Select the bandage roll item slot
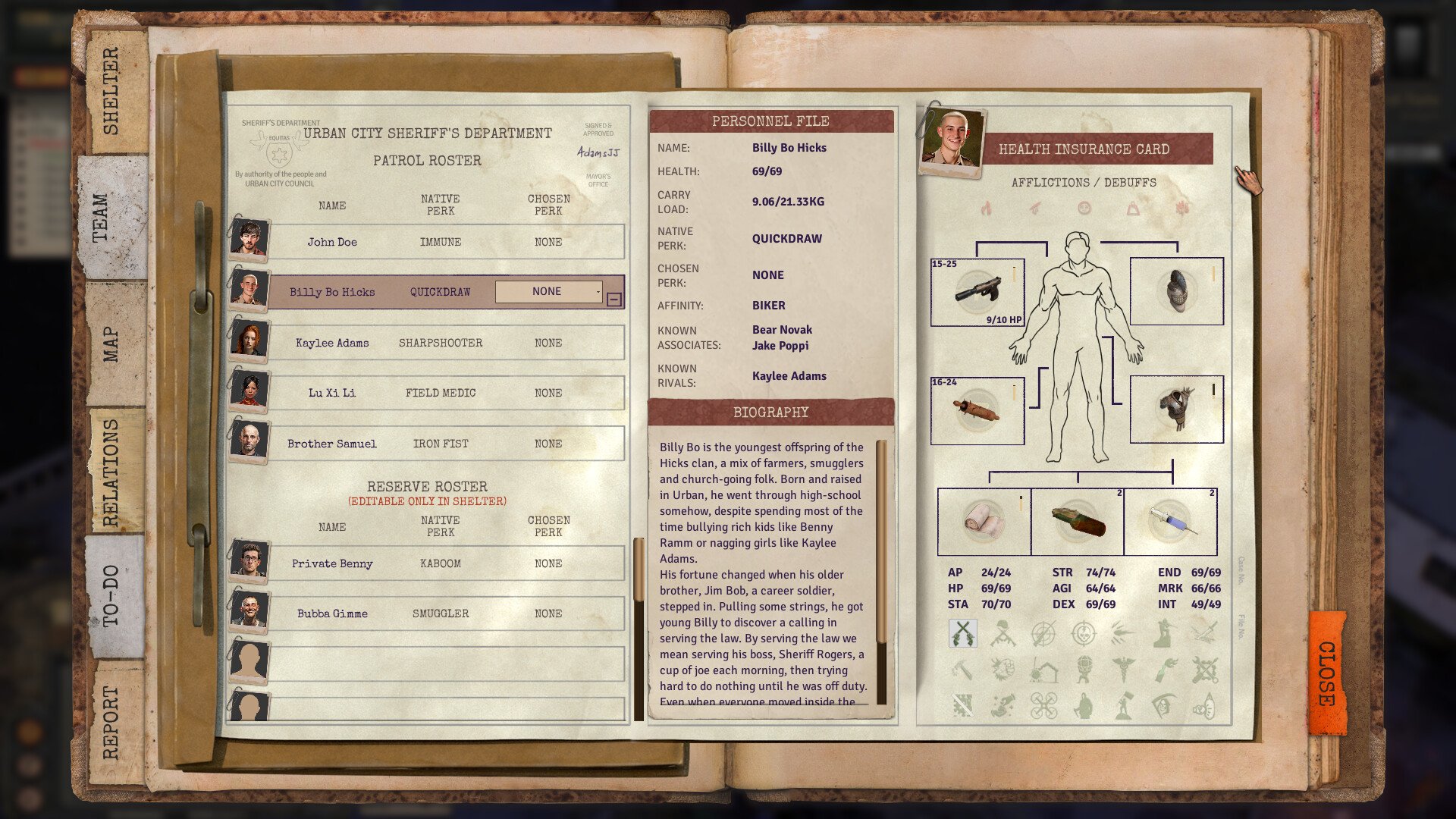This screenshot has height=819, width=1456. (x=984, y=522)
